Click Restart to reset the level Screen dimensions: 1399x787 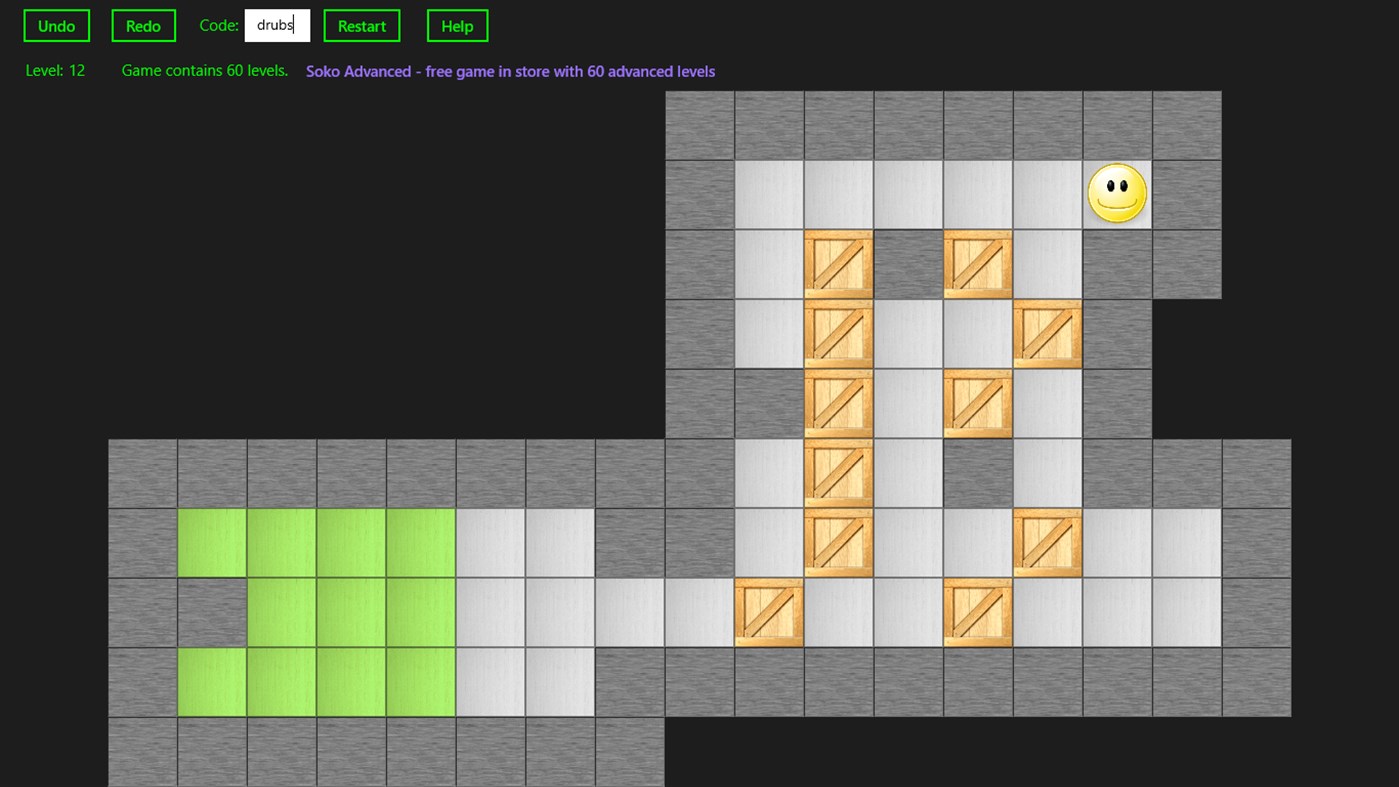361,26
